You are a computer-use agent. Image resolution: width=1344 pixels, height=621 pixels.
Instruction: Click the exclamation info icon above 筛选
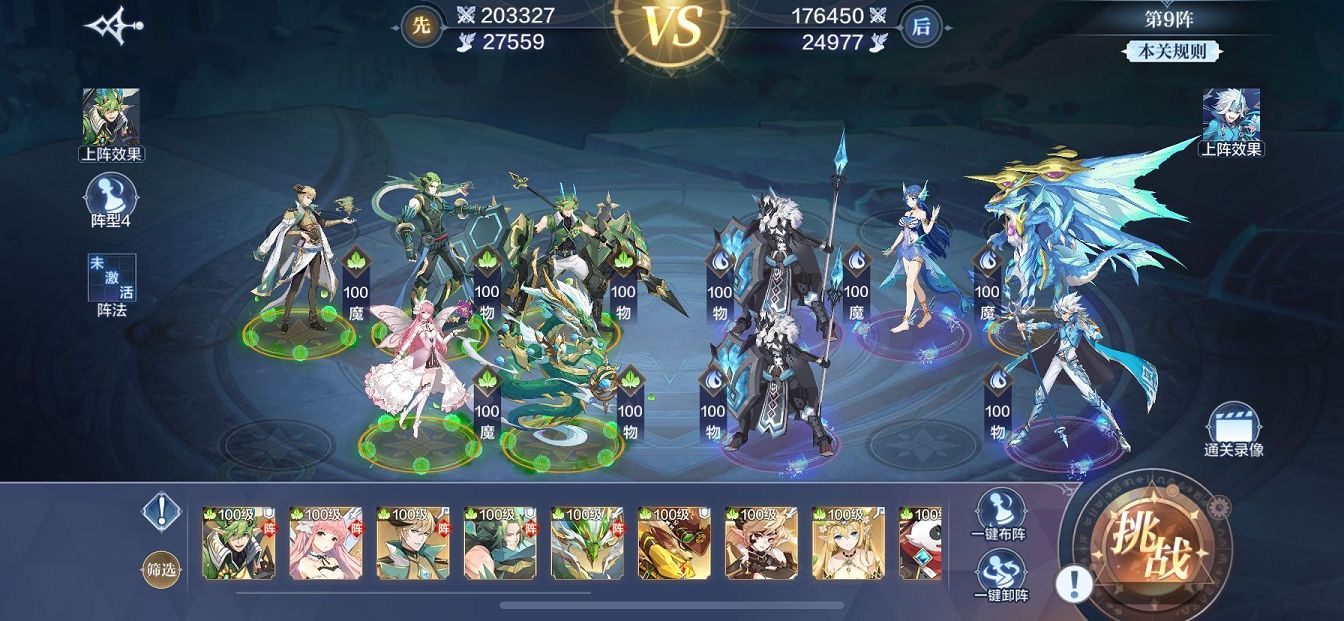[x=160, y=513]
